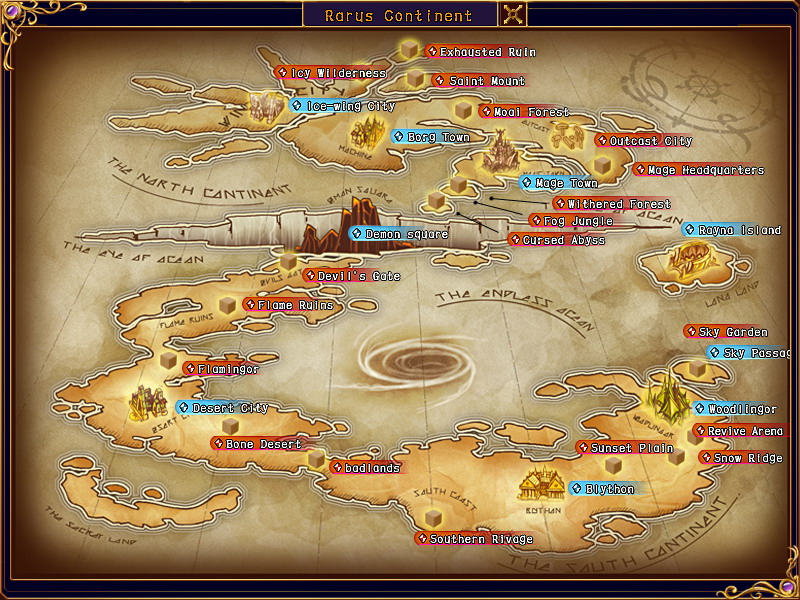Pick the Southern Rivage location
800x600 pixels.
point(474,539)
